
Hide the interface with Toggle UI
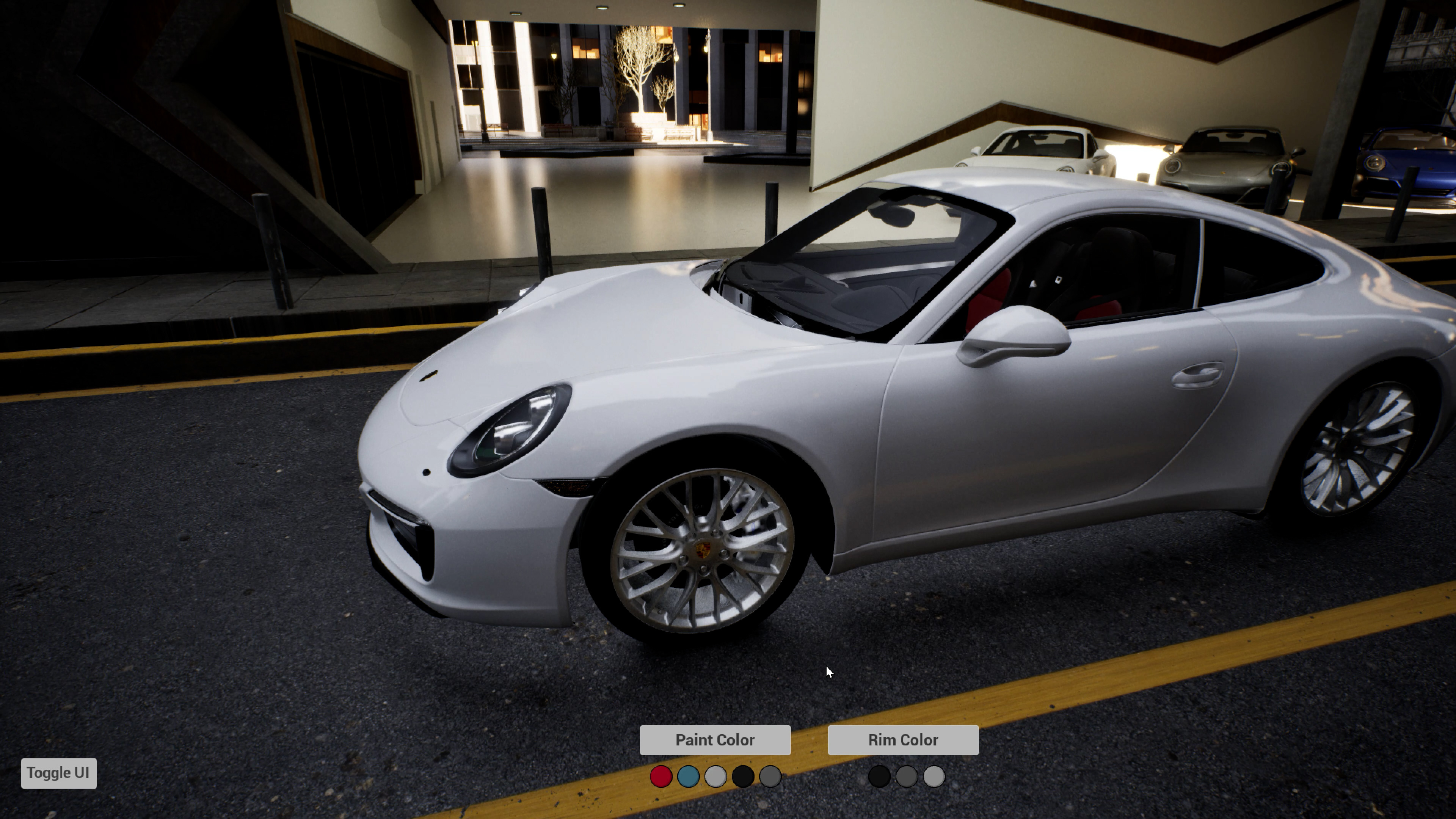point(59,773)
